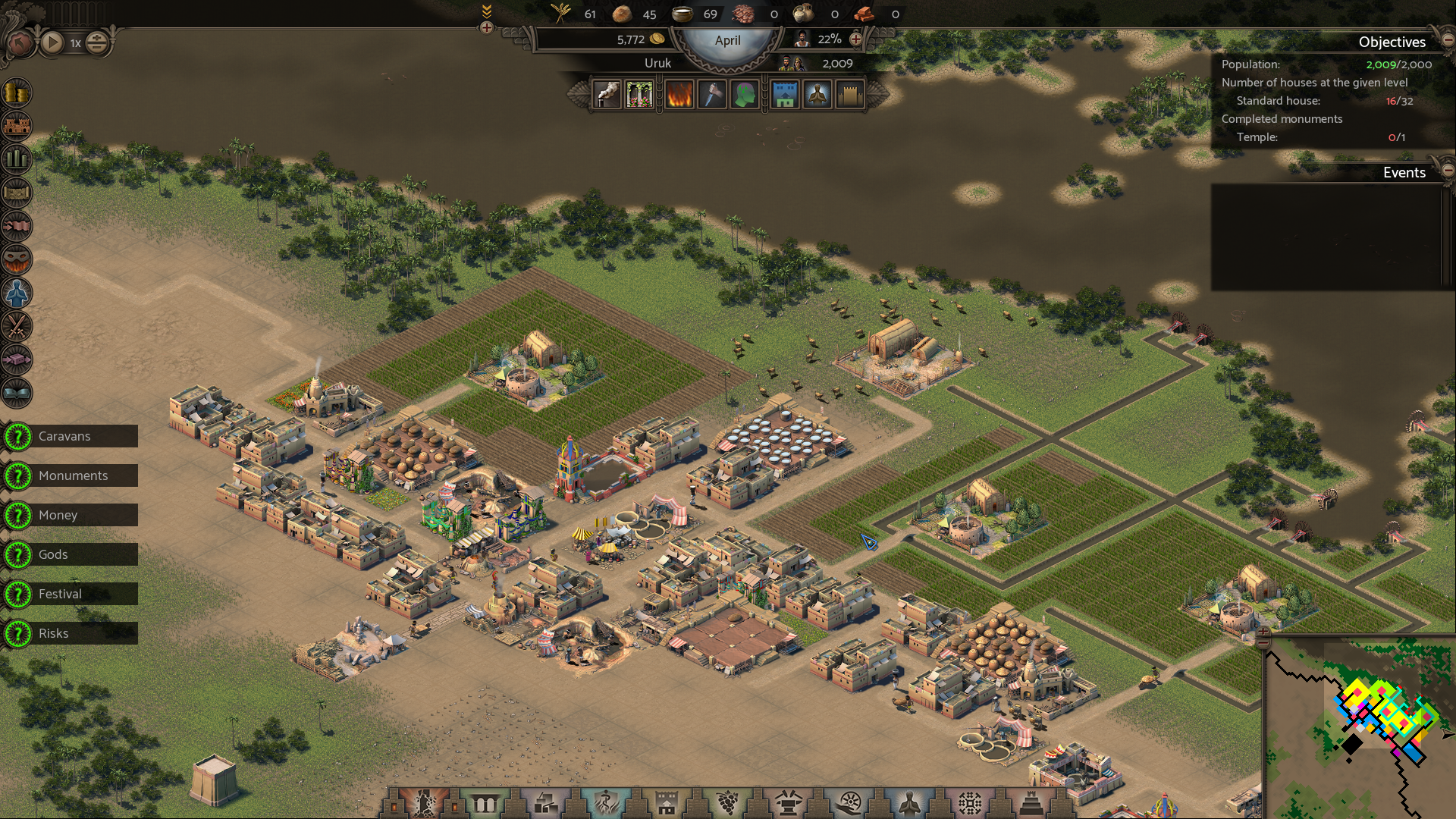The width and height of the screenshot is (1456, 819).
Task: Toggle the play/pause game speed button
Action: pos(52,42)
